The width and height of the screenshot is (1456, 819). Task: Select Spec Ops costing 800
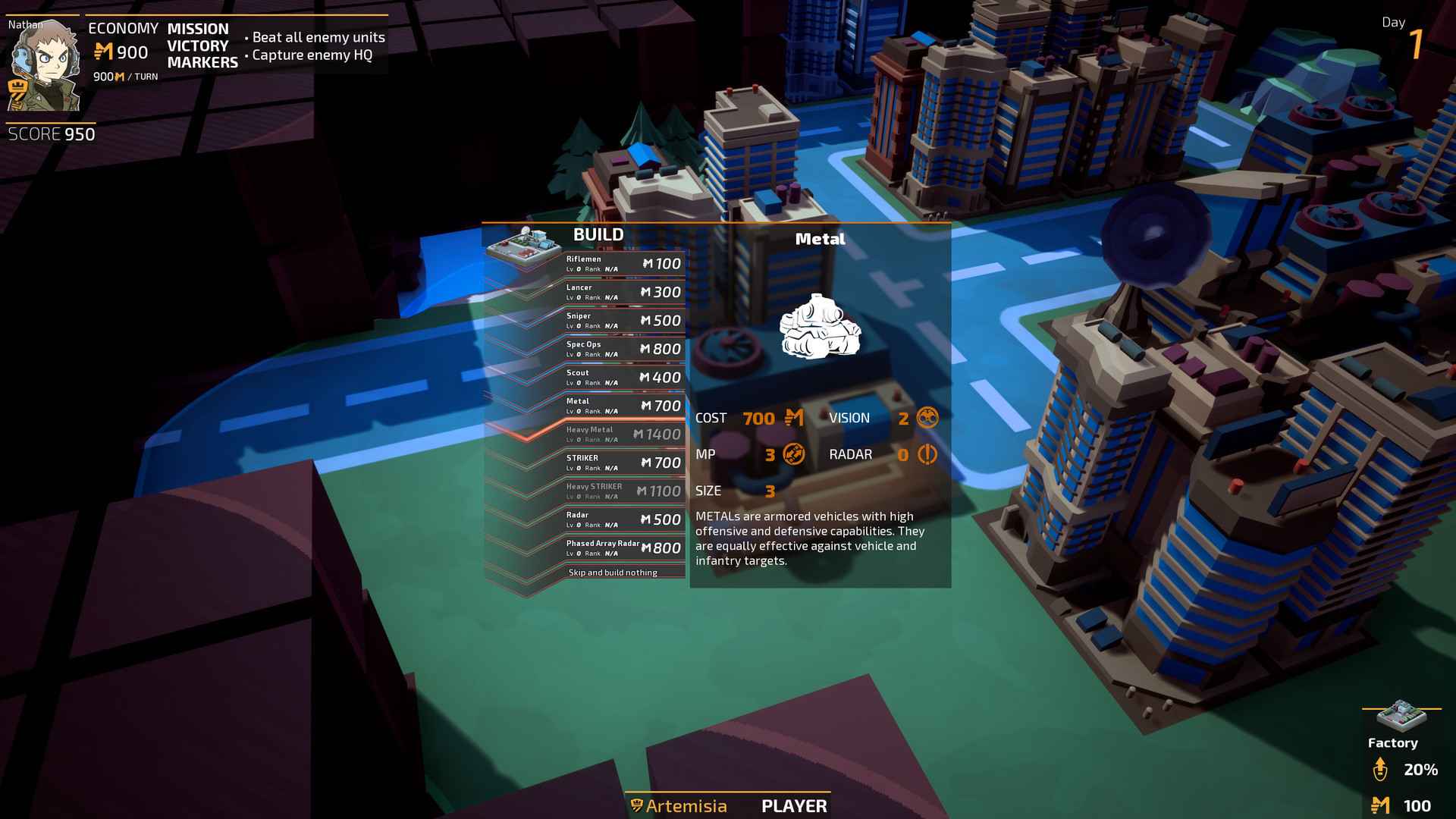click(x=623, y=349)
